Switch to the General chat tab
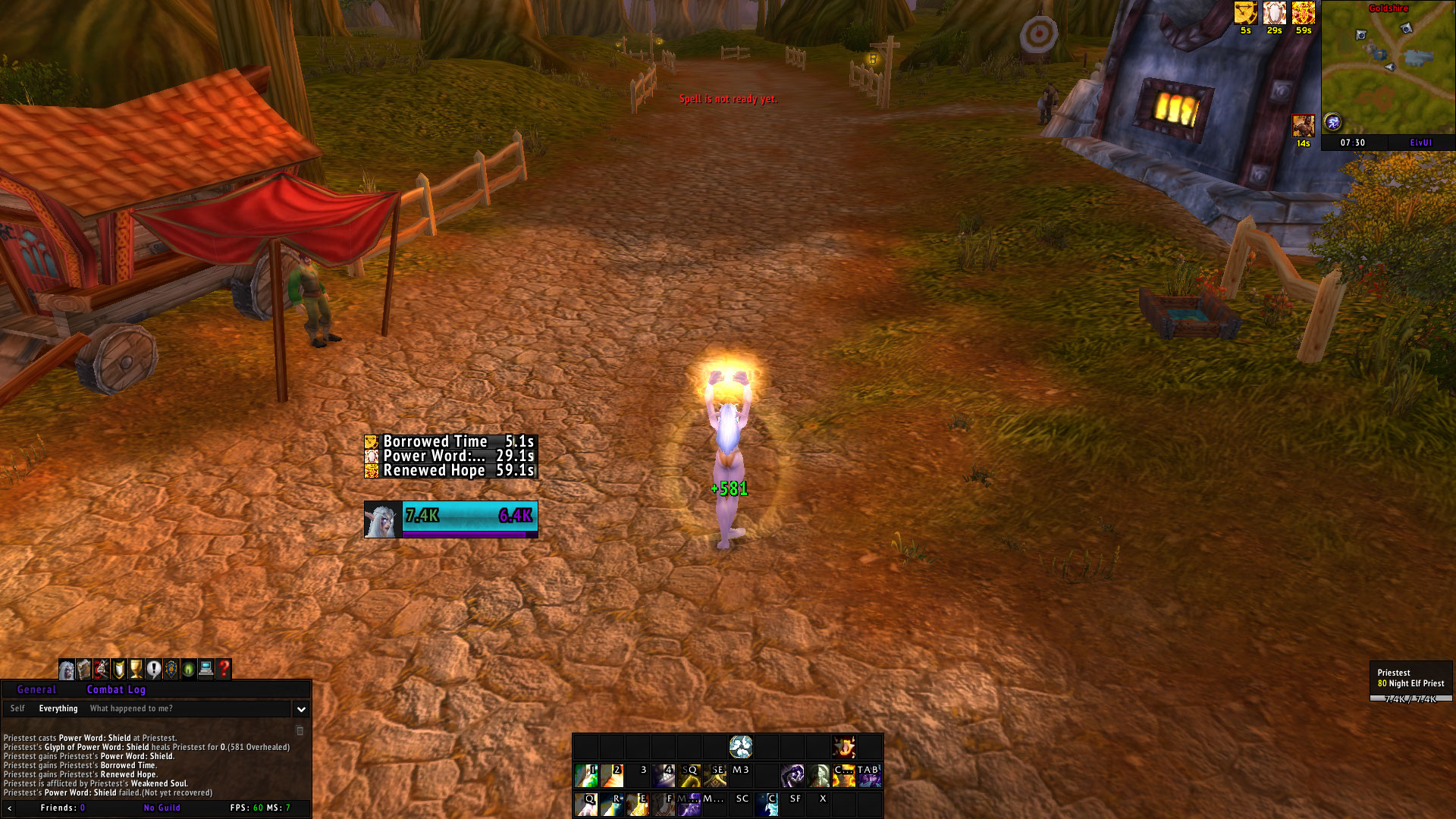The height and width of the screenshot is (819, 1456). 36,689
